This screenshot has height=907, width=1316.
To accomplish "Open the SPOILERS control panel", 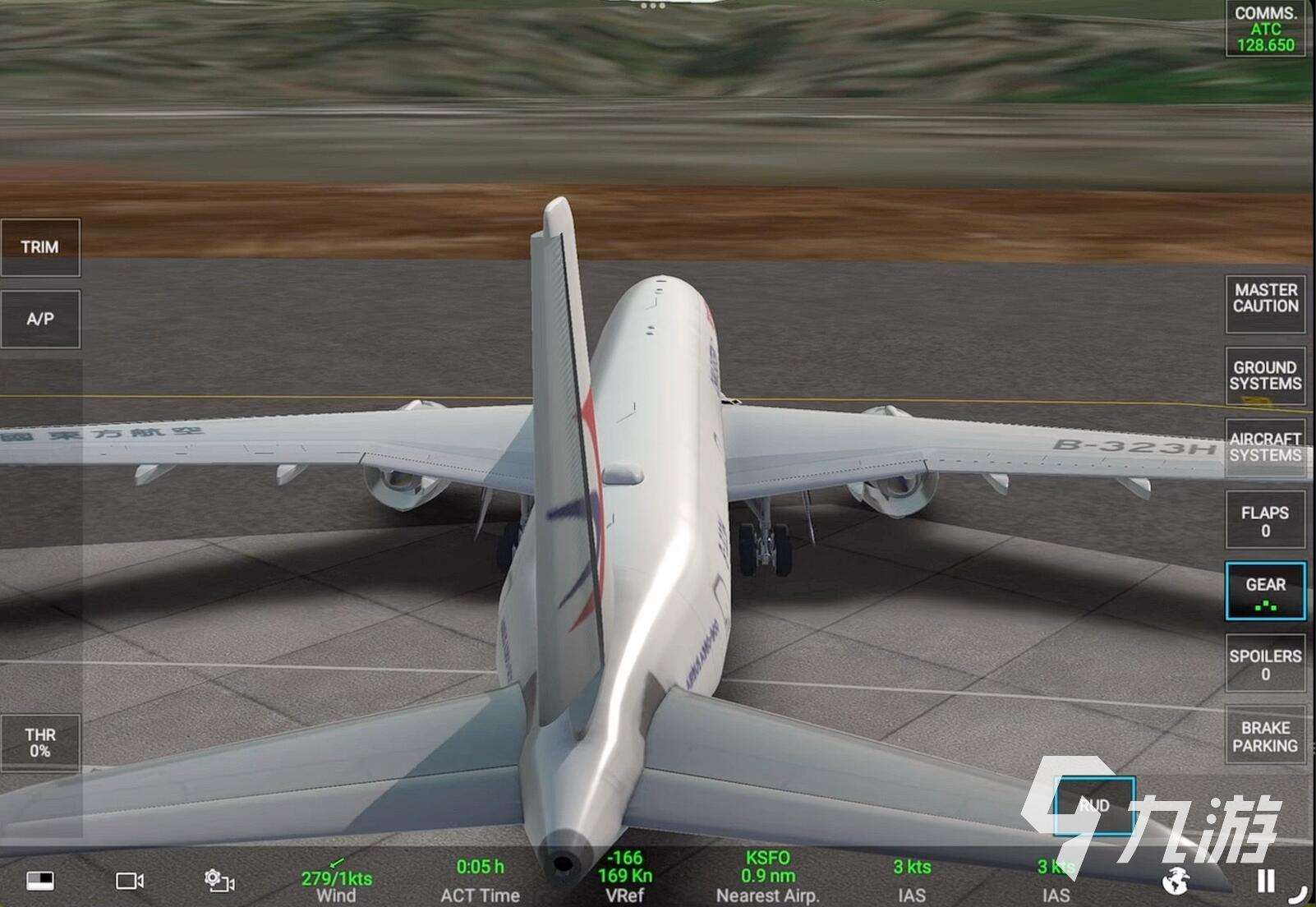I will (1265, 664).
